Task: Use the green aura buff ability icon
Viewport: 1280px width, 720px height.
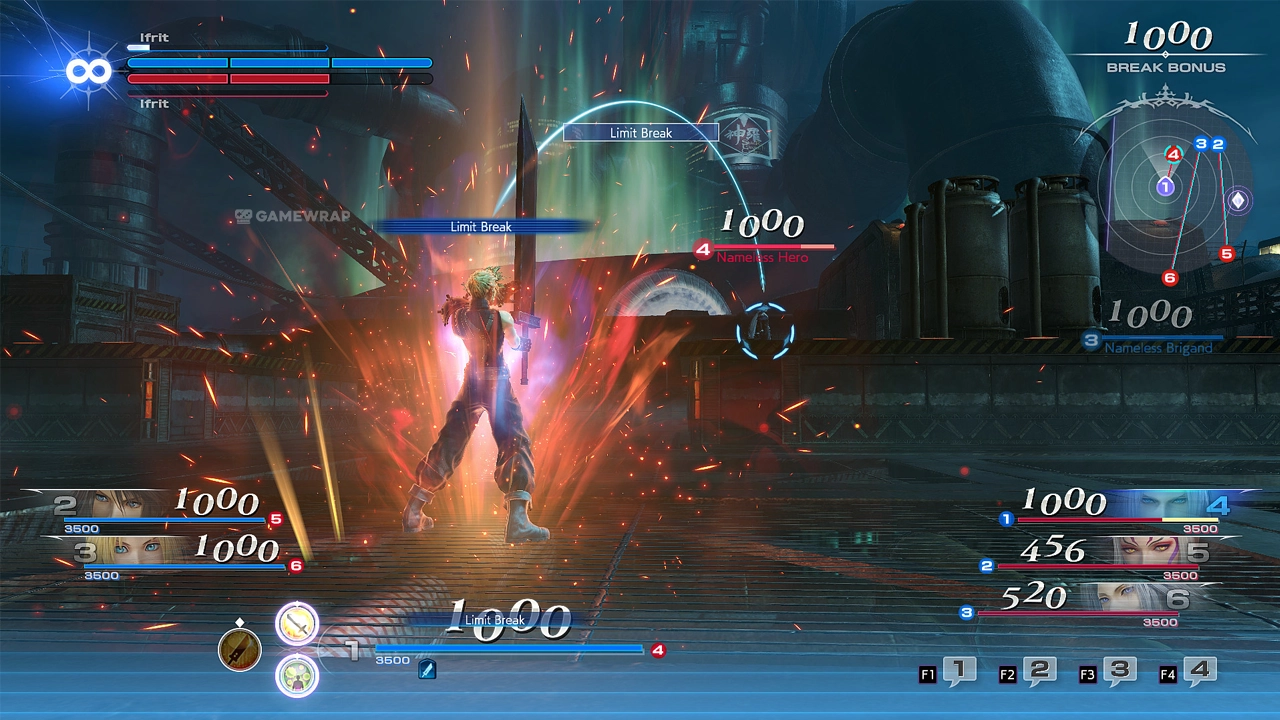Action: [x=297, y=675]
